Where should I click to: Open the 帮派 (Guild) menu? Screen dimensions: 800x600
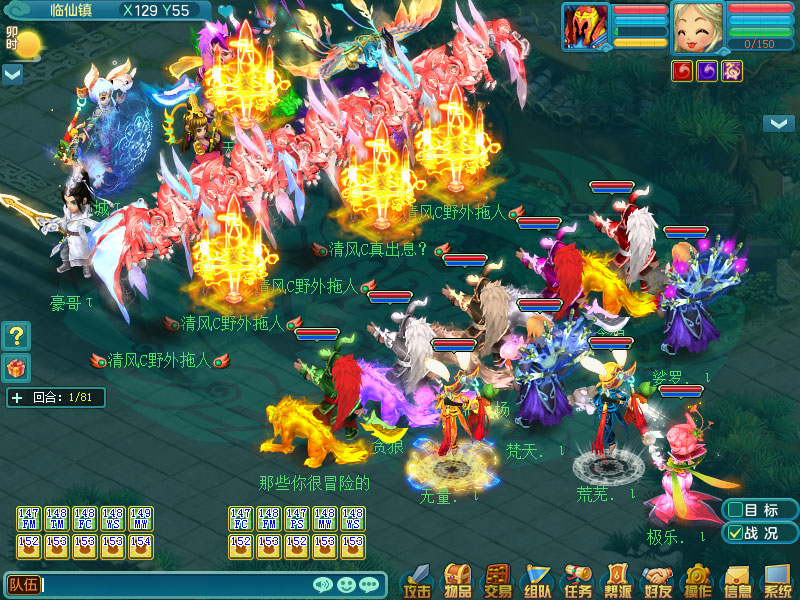617,579
